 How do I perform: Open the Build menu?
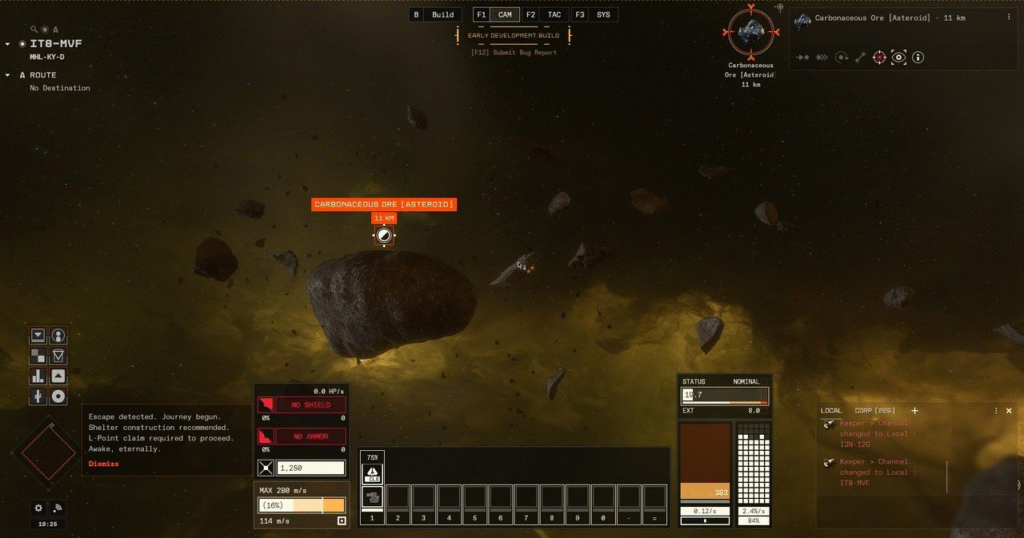click(443, 15)
